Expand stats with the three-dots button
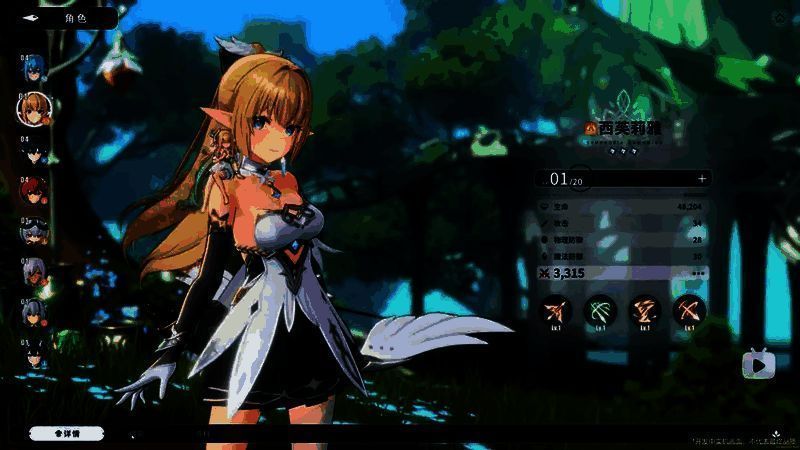The width and height of the screenshot is (800, 450). (x=698, y=272)
